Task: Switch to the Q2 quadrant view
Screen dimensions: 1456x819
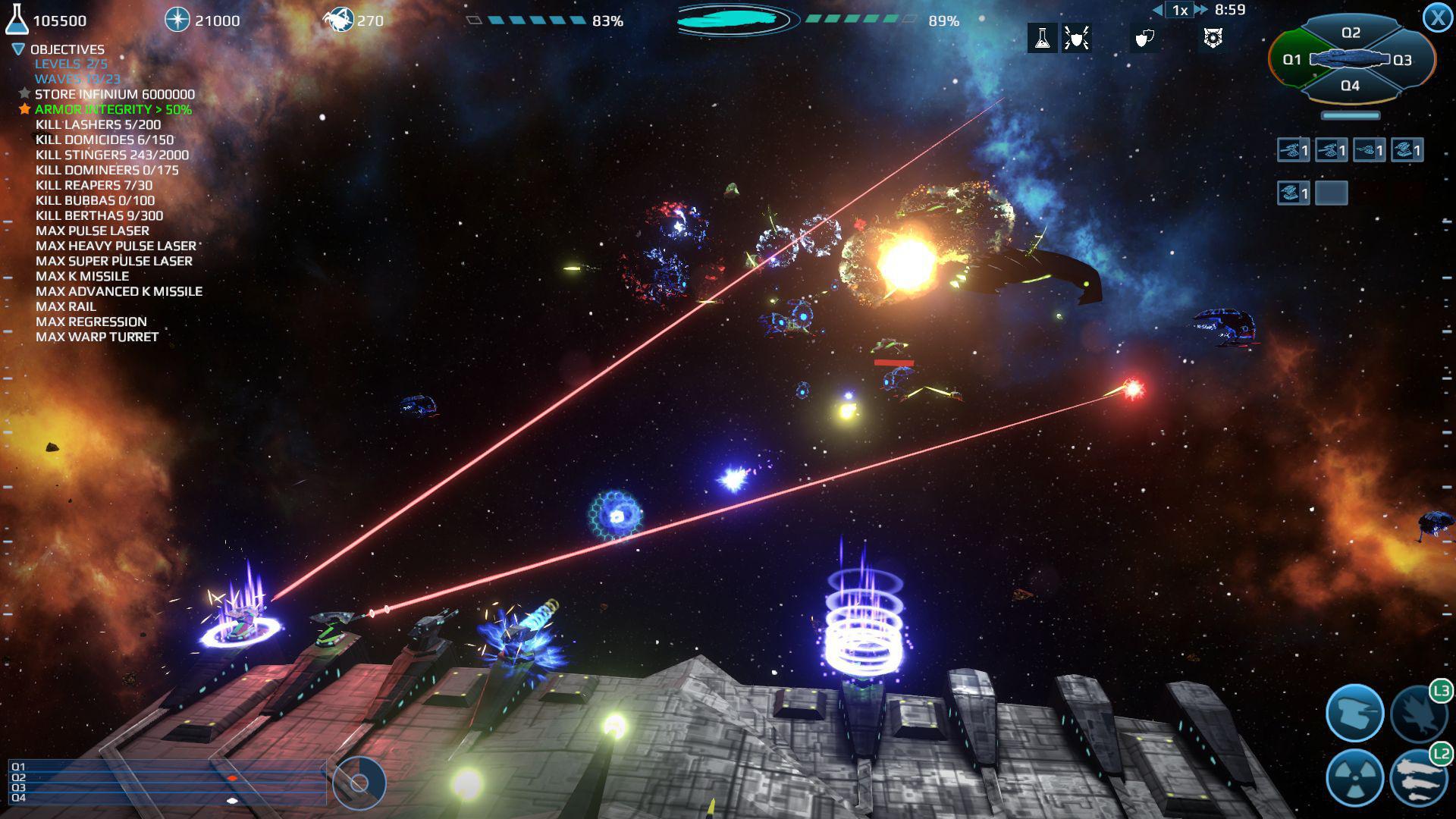Action: pyautogui.click(x=1352, y=33)
